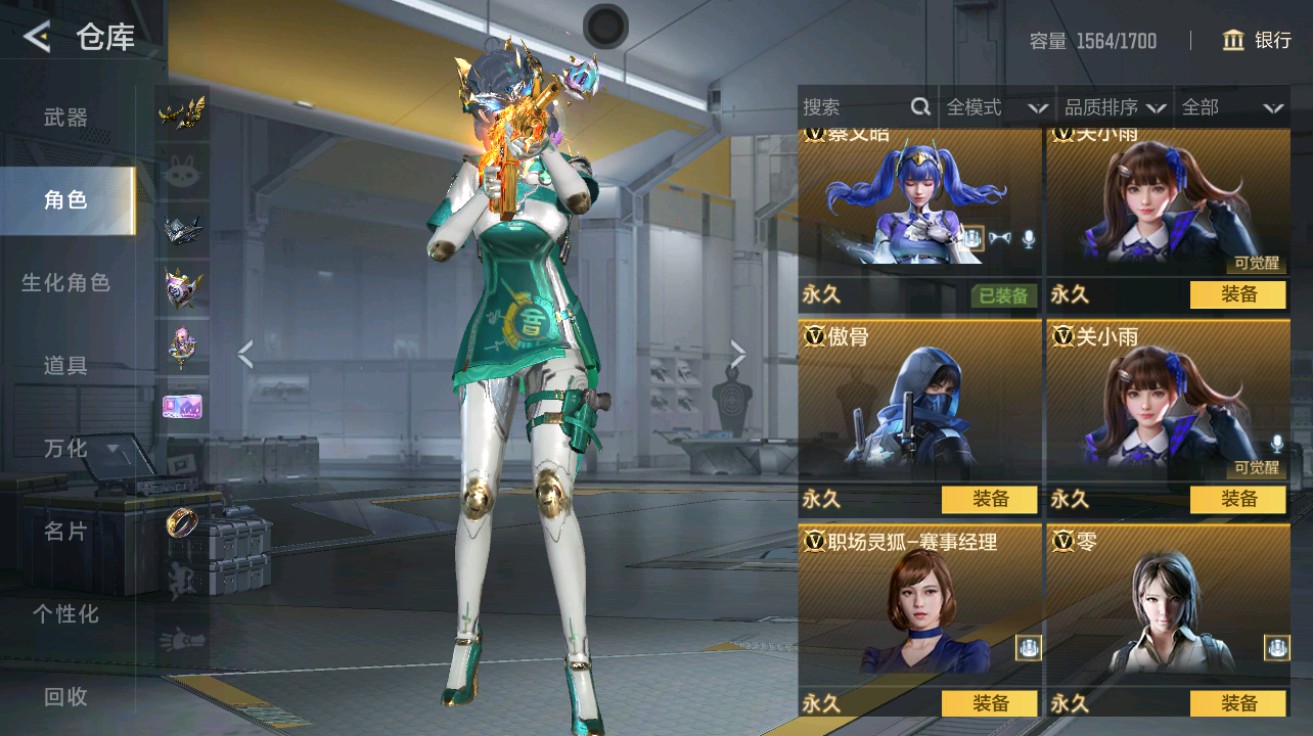Open the 道具 tab
1313x736 pixels.
(66, 366)
